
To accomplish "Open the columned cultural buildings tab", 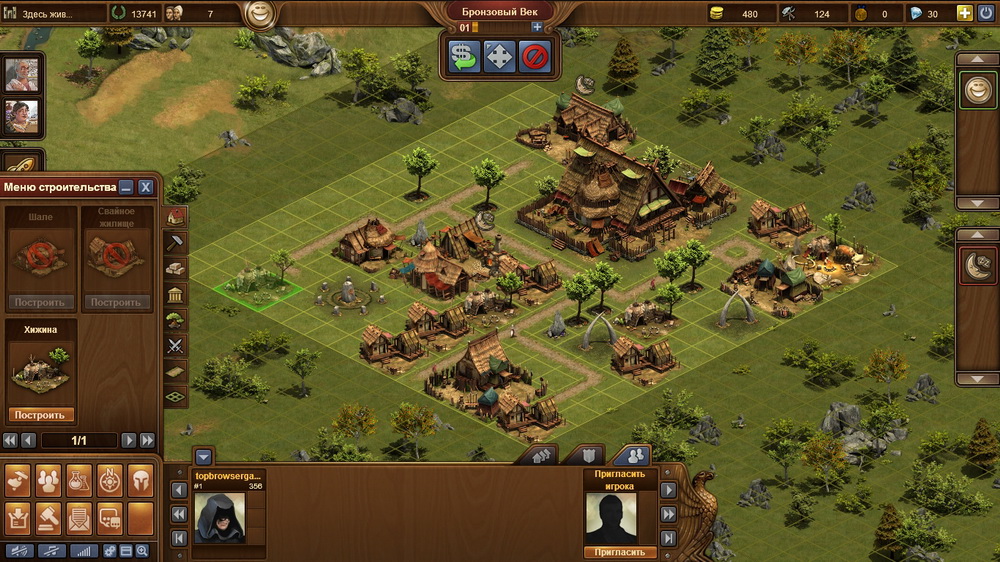I will [x=175, y=294].
